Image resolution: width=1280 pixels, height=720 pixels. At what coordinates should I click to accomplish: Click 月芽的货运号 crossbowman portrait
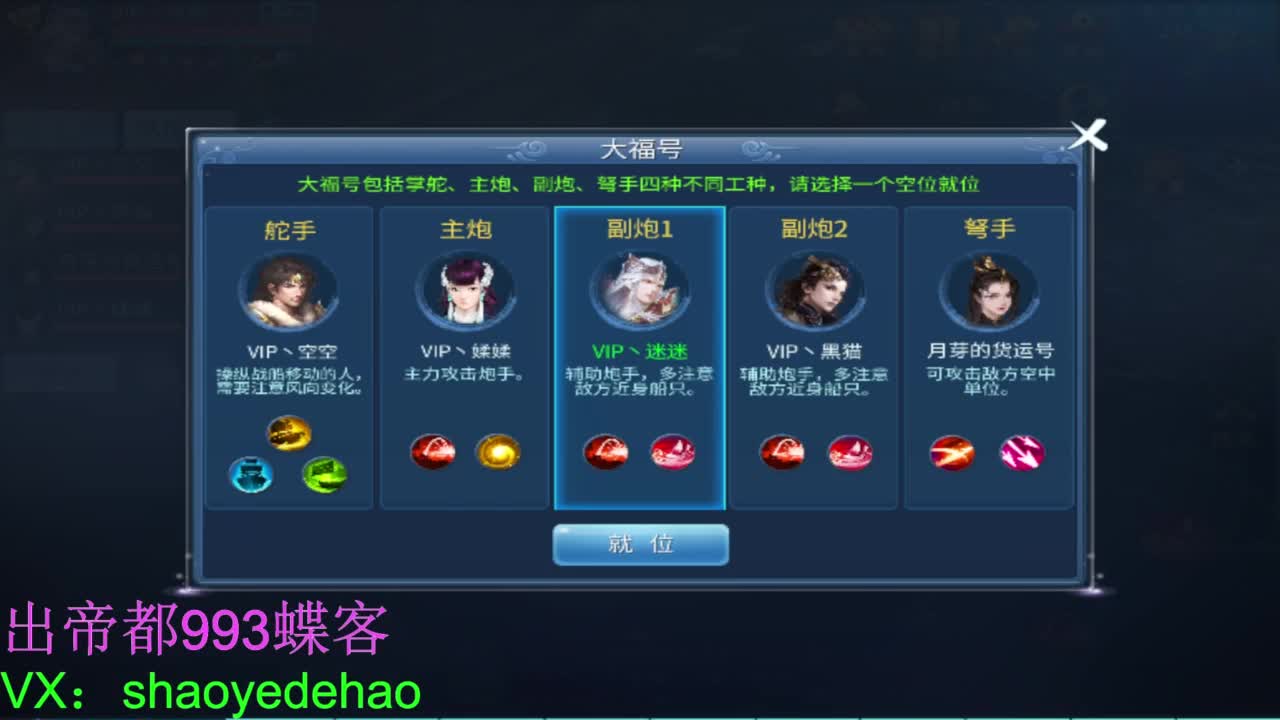click(x=989, y=290)
